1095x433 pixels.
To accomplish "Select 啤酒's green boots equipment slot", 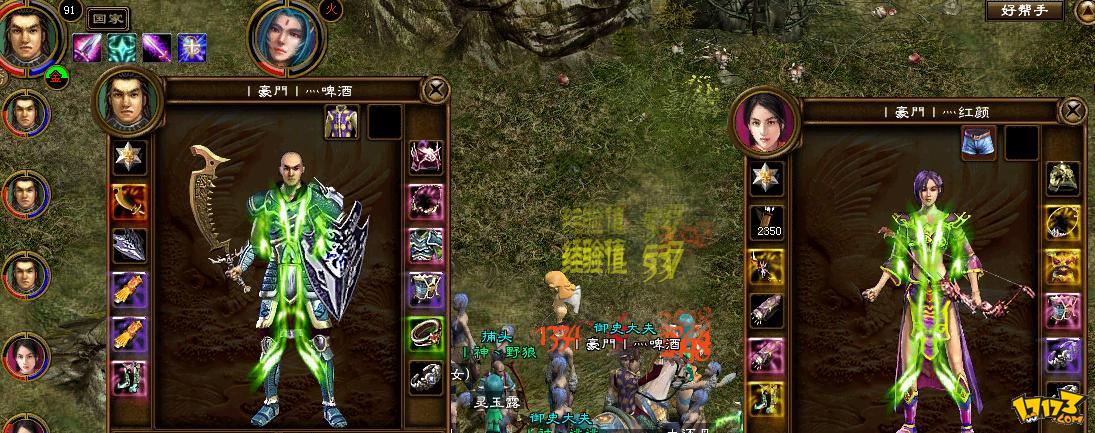I will (x=129, y=377).
